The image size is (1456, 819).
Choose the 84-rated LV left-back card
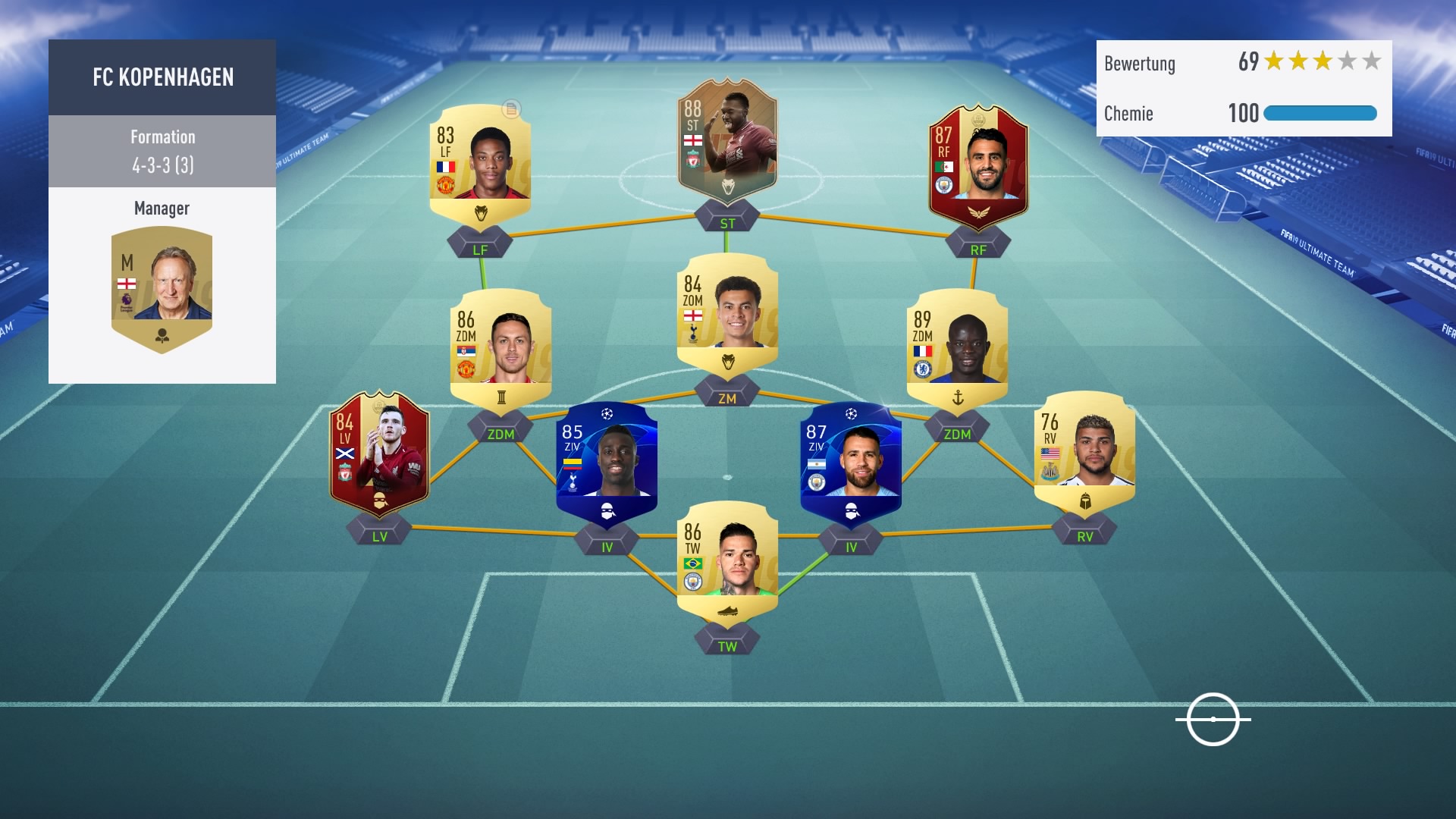click(379, 453)
